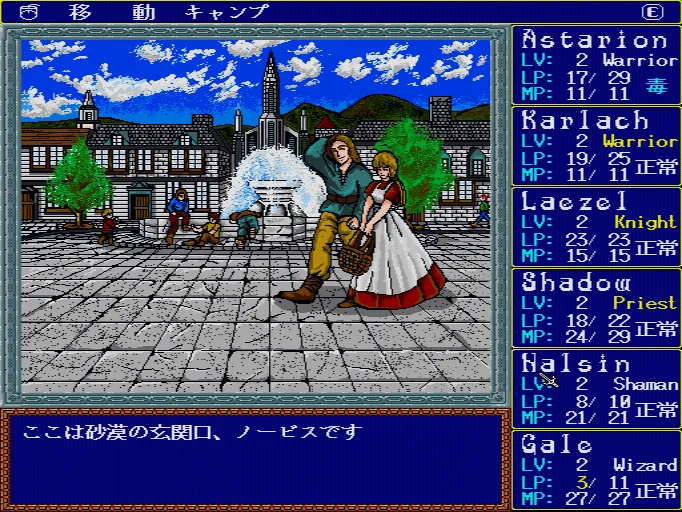This screenshot has height=512, width=682.
Task: Select Karlach's party status panel
Action: [x=597, y=145]
